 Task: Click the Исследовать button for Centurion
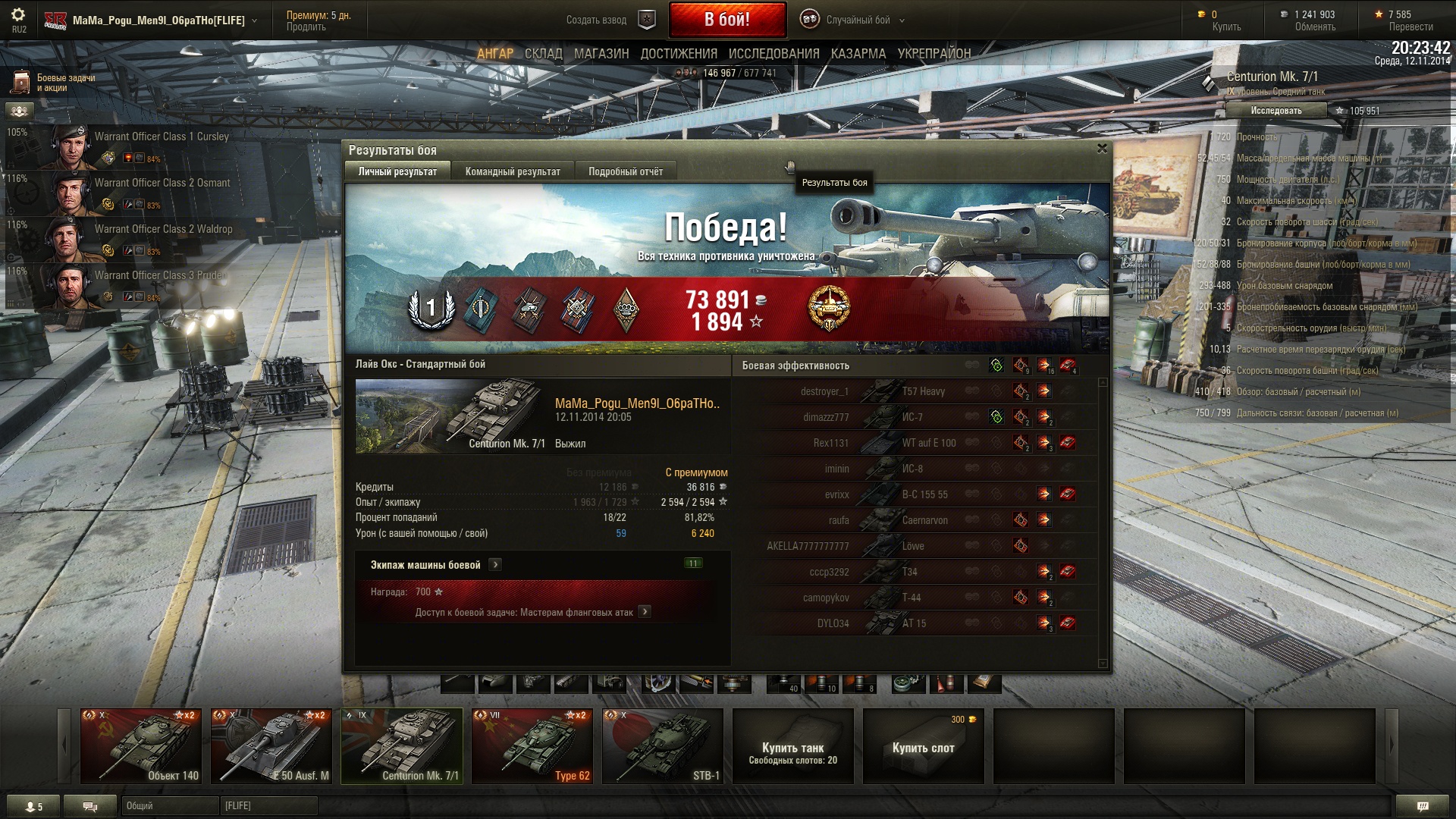tap(1276, 111)
